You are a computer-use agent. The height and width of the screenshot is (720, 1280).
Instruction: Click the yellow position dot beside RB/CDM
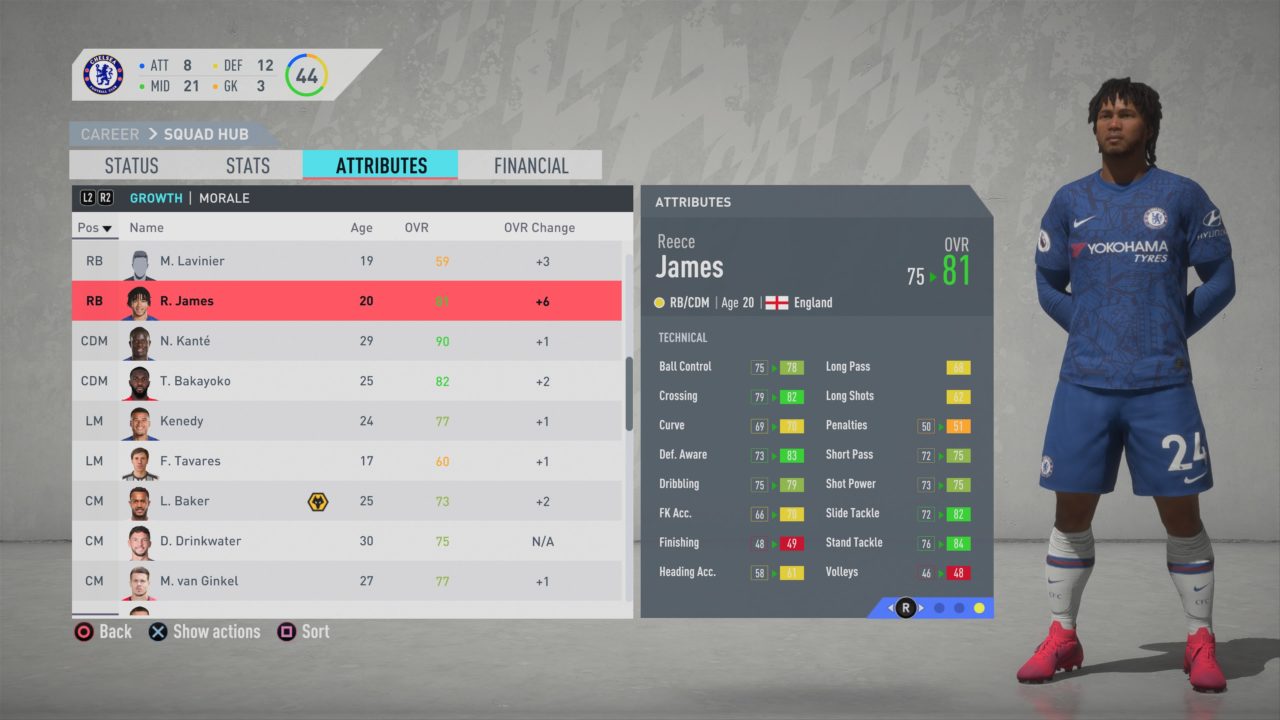[x=657, y=302]
